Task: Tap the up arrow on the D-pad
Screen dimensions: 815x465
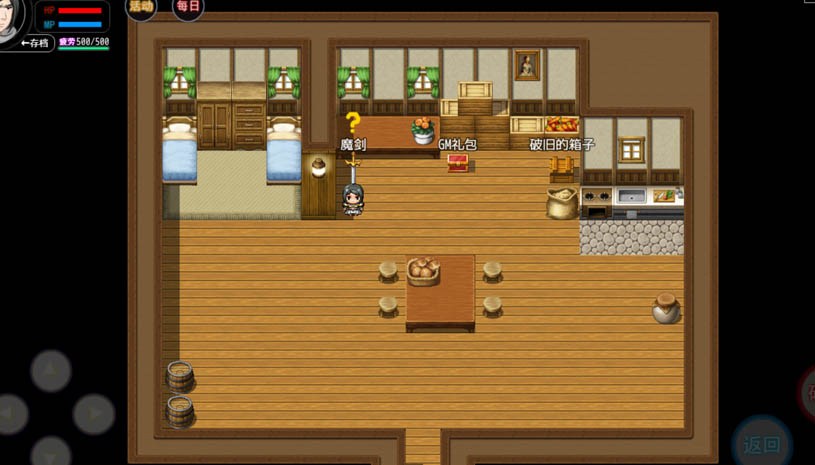Action: [51, 371]
